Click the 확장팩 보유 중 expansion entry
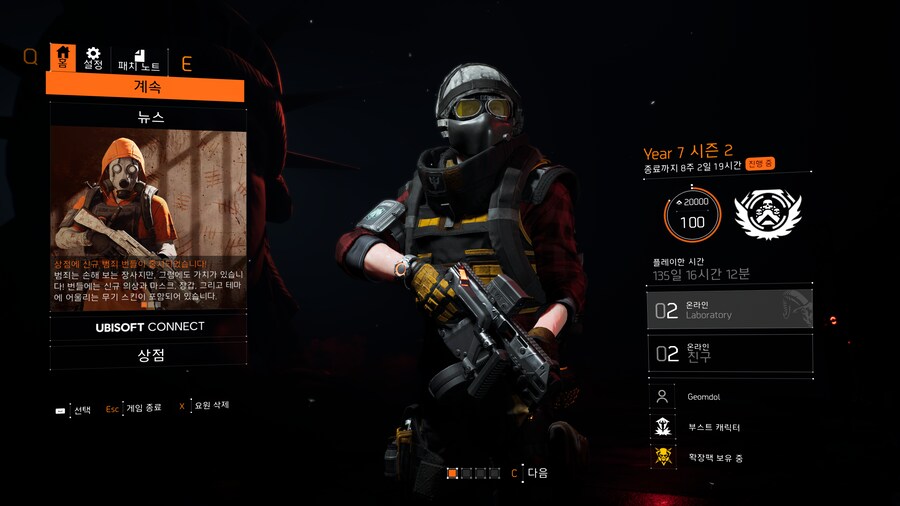Screen dimensions: 900x506 click(729, 458)
